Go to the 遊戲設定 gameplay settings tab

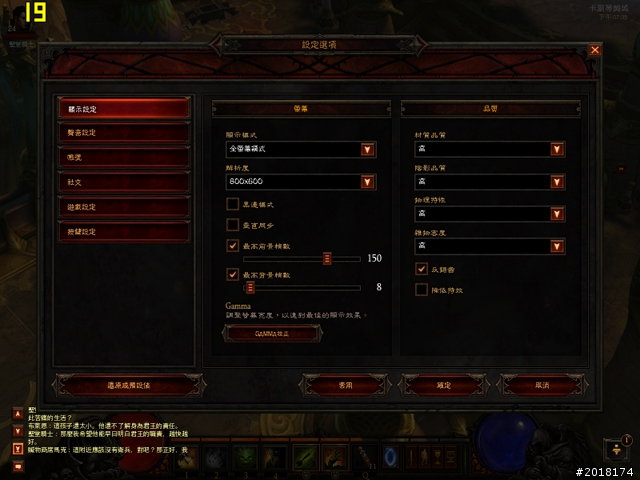click(124, 207)
